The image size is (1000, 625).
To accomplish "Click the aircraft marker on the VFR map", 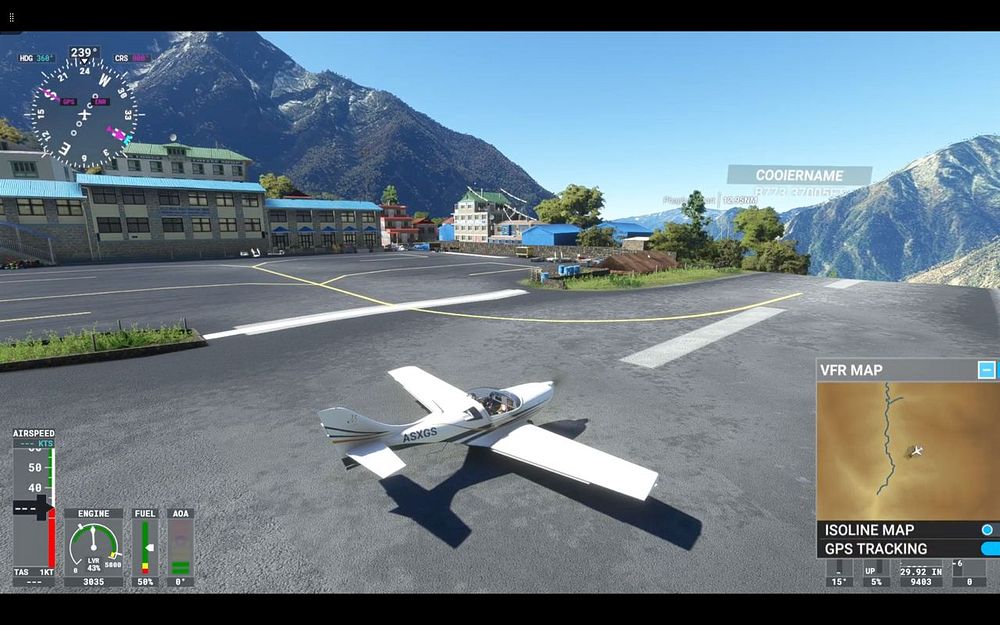I will click(x=915, y=451).
